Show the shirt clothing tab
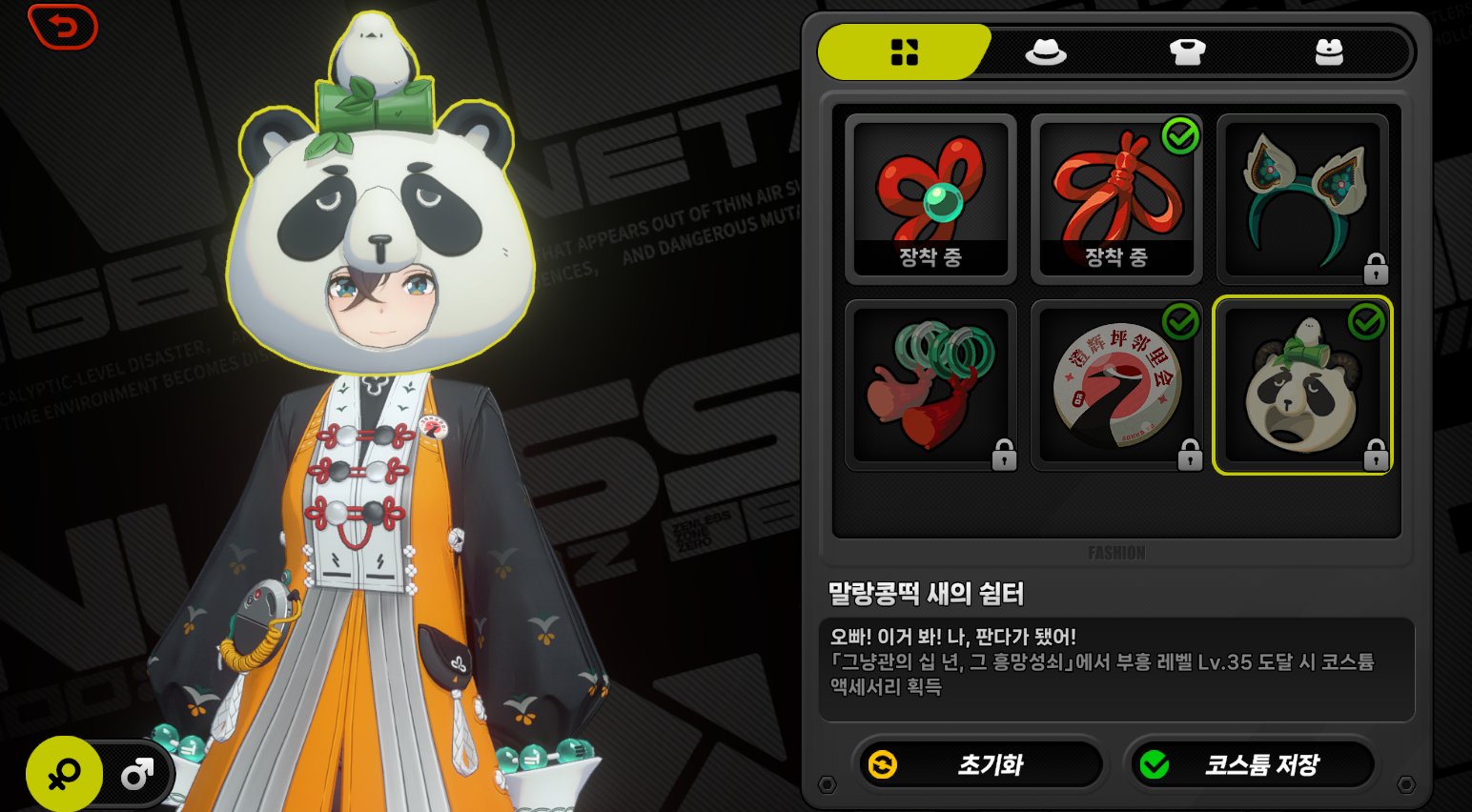The height and width of the screenshot is (812, 1472). click(1187, 51)
